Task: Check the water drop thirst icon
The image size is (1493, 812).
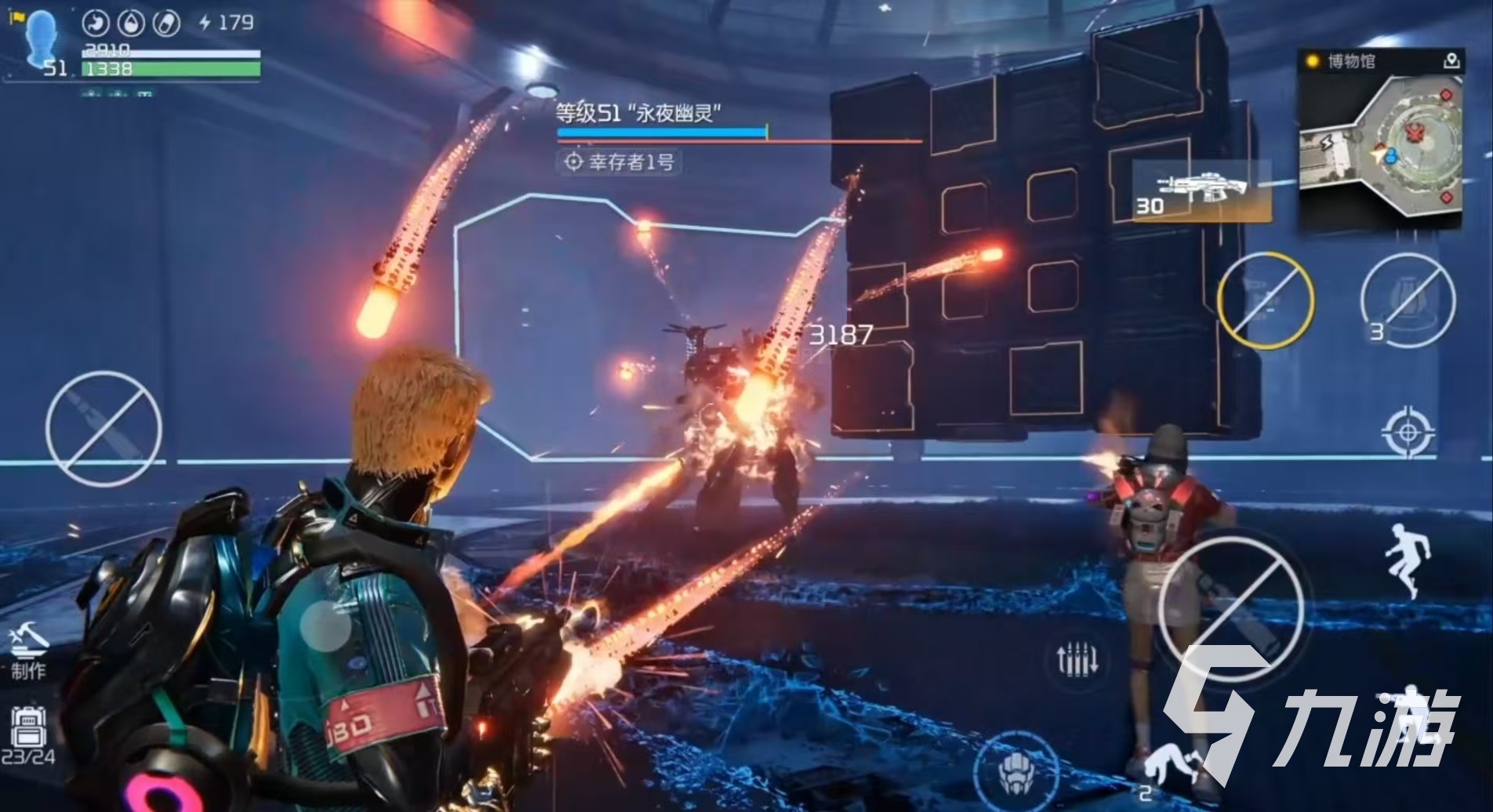Action: (x=131, y=23)
